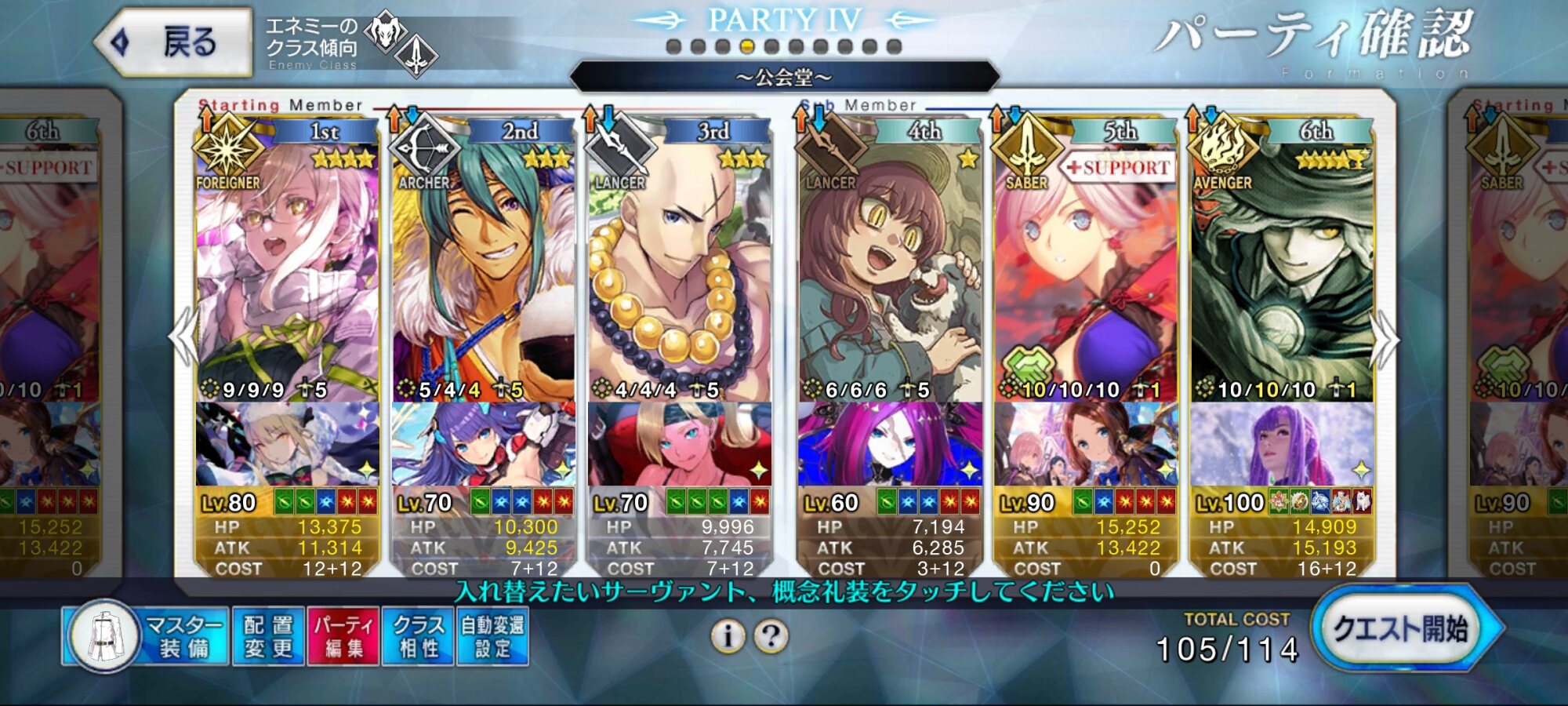Open パーティ編集 party edit

click(343, 636)
